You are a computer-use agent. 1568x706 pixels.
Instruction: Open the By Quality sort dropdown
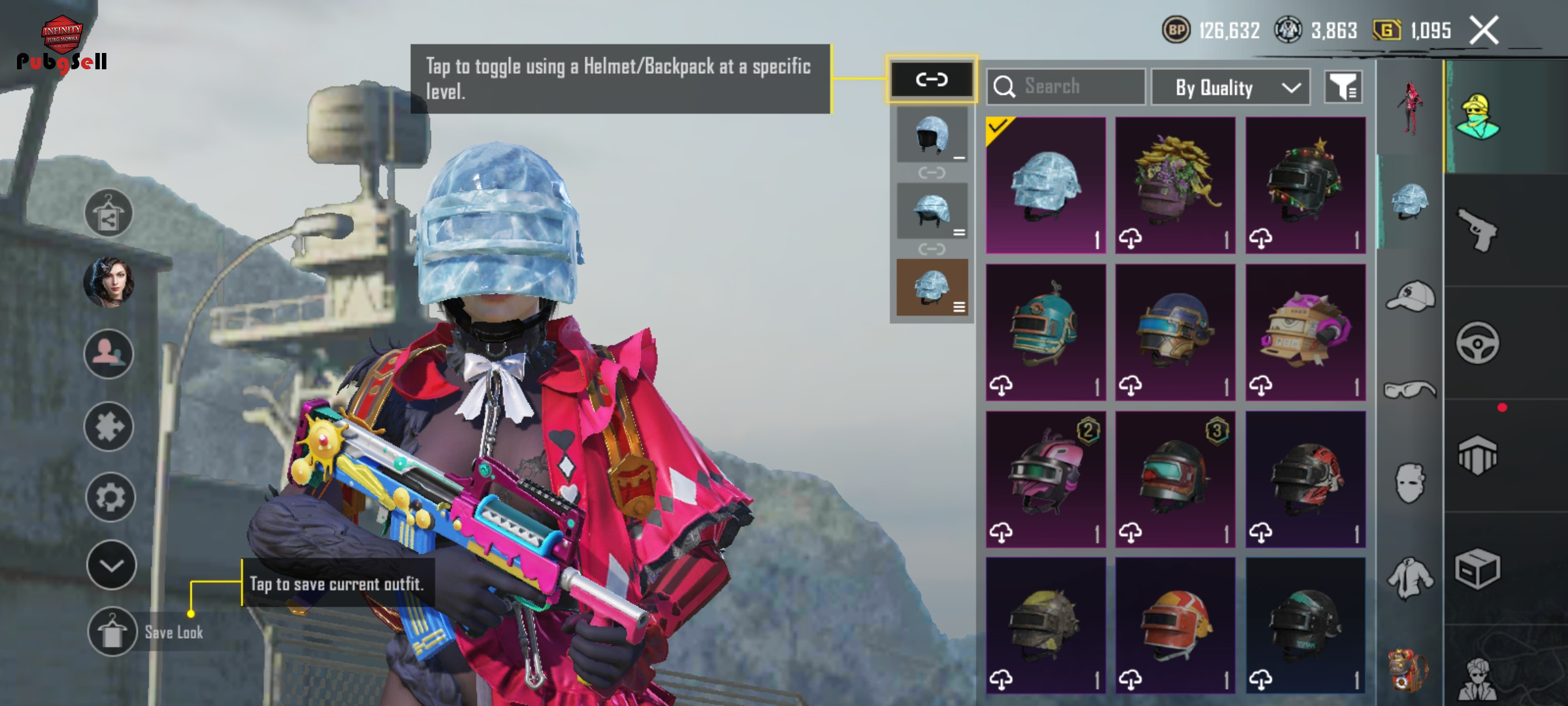[x=1230, y=87]
